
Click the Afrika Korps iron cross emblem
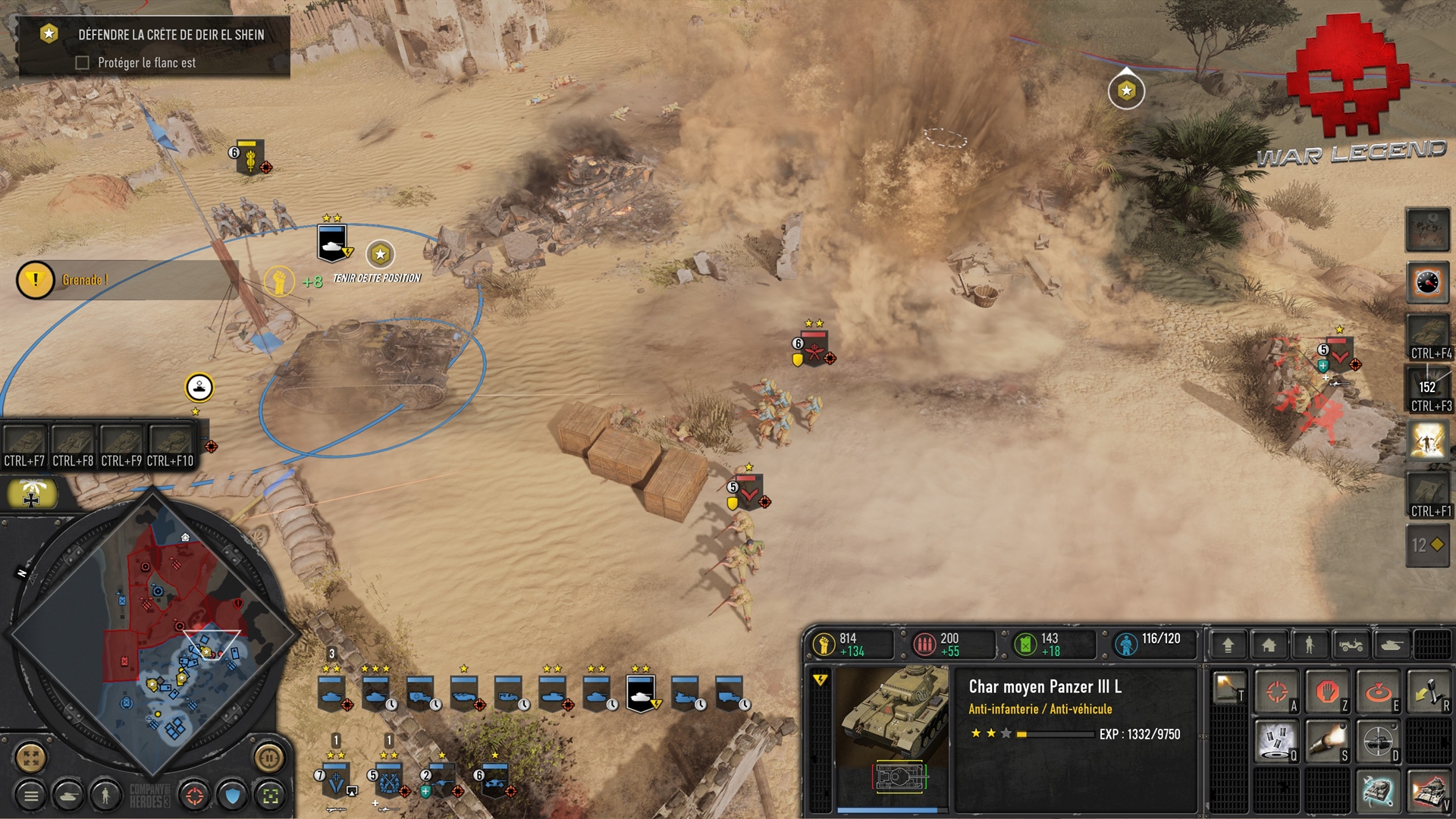click(32, 494)
